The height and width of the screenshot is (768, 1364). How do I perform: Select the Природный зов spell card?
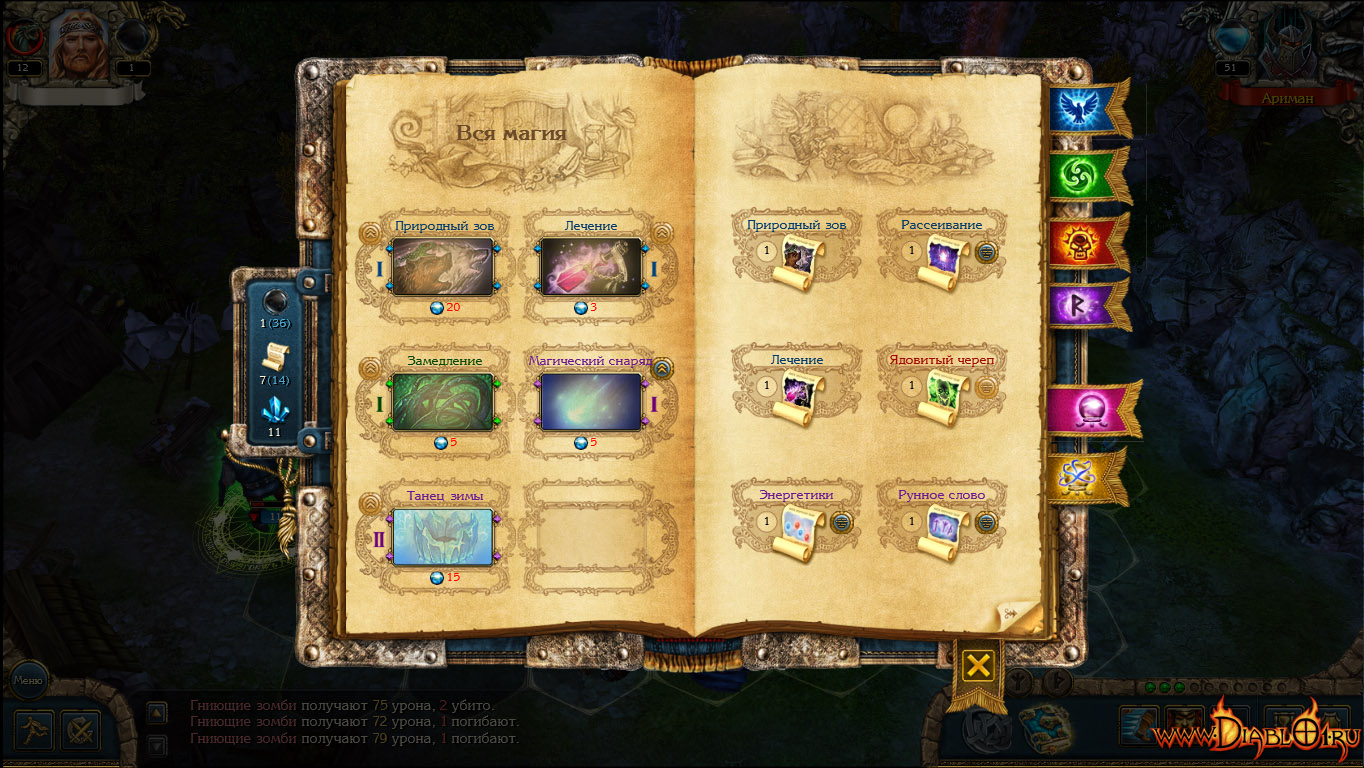click(442, 267)
